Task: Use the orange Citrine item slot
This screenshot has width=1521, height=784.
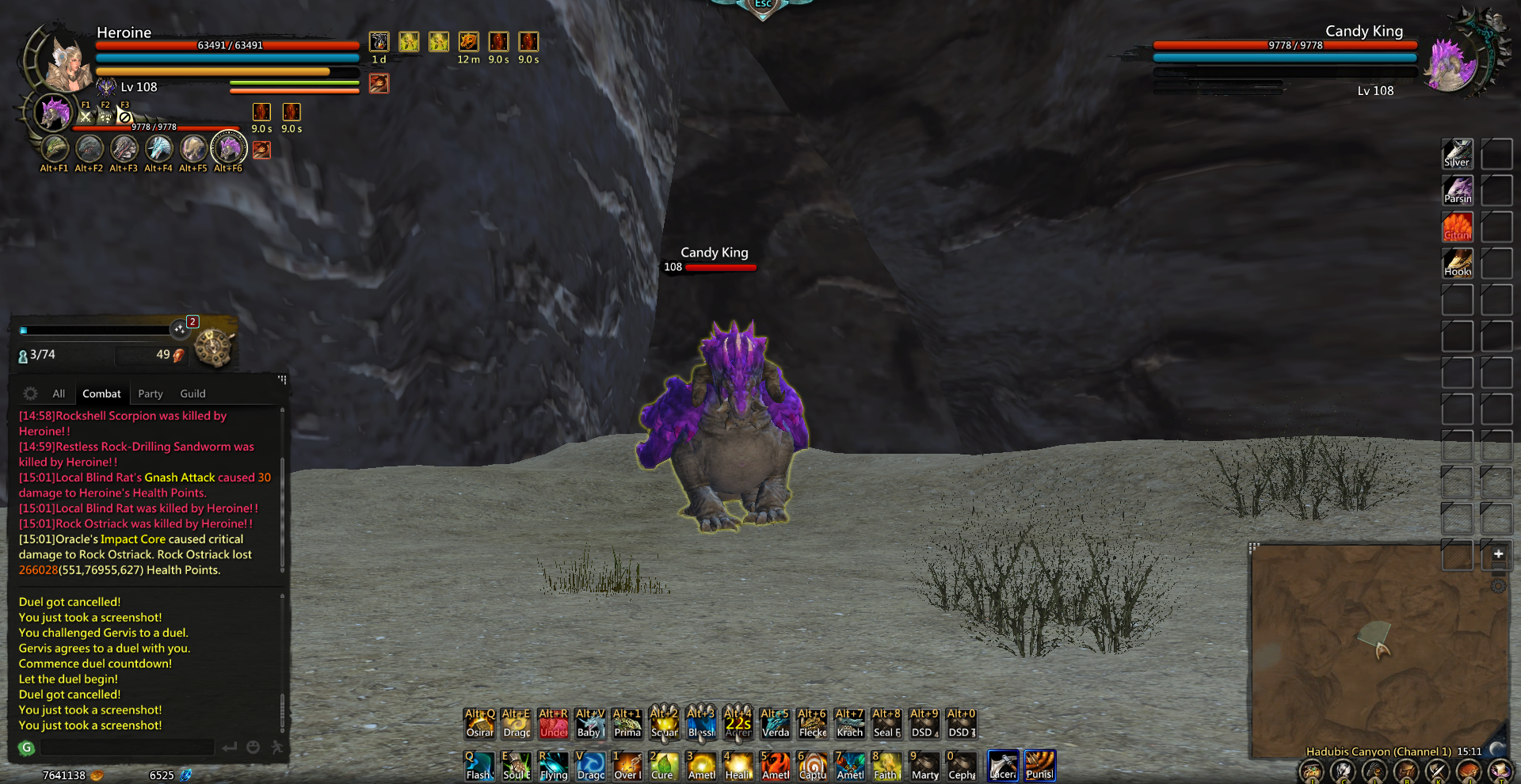Action: coord(1457,227)
